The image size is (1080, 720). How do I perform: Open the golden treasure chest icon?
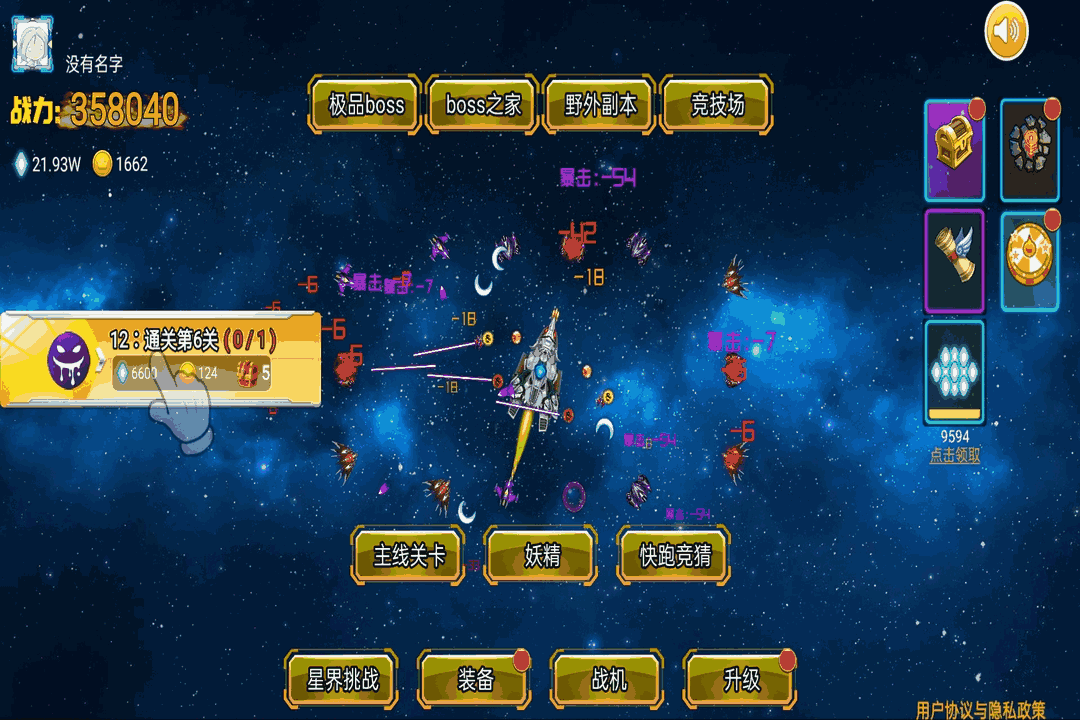954,150
